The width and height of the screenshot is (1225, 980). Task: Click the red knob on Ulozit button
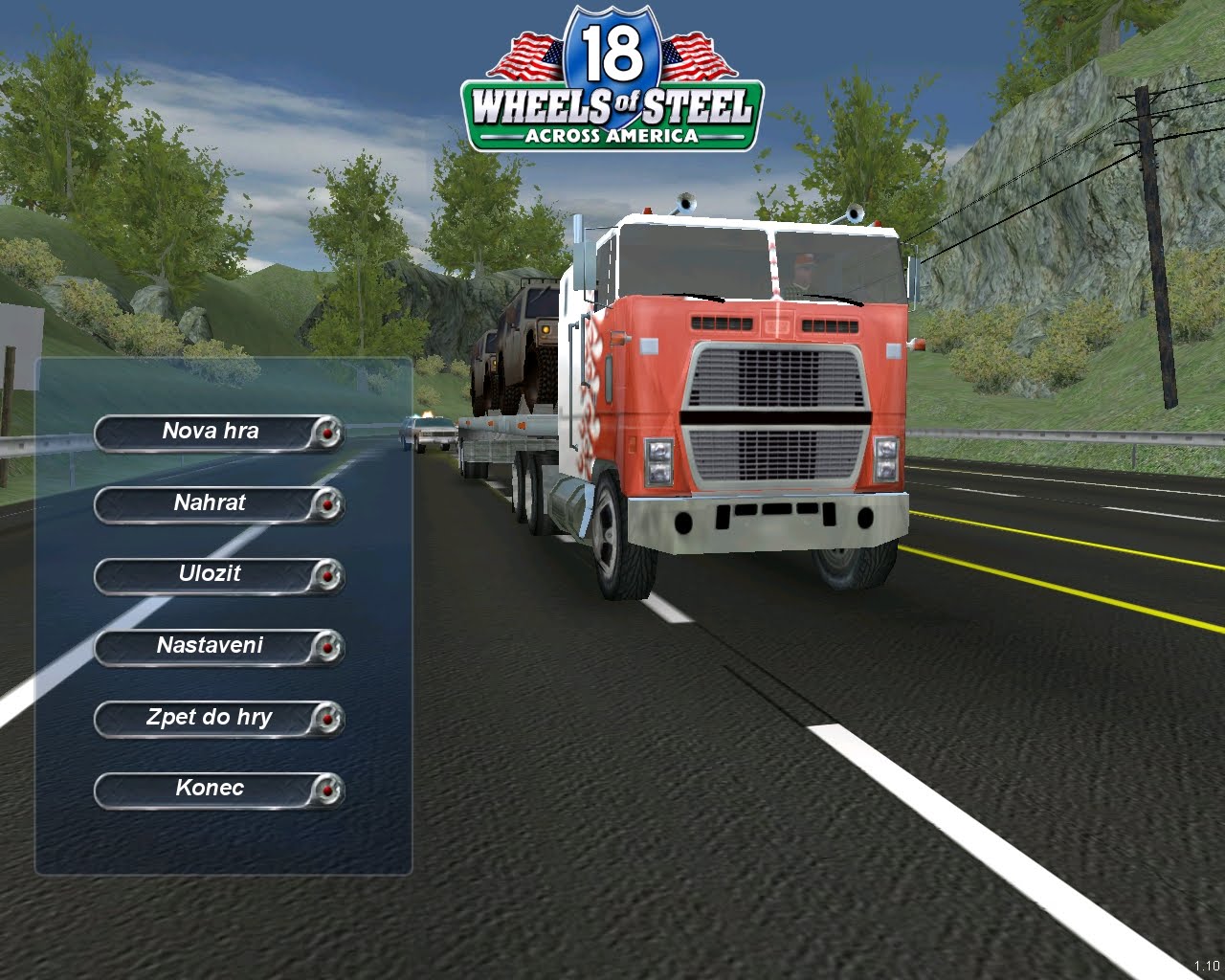coord(327,576)
